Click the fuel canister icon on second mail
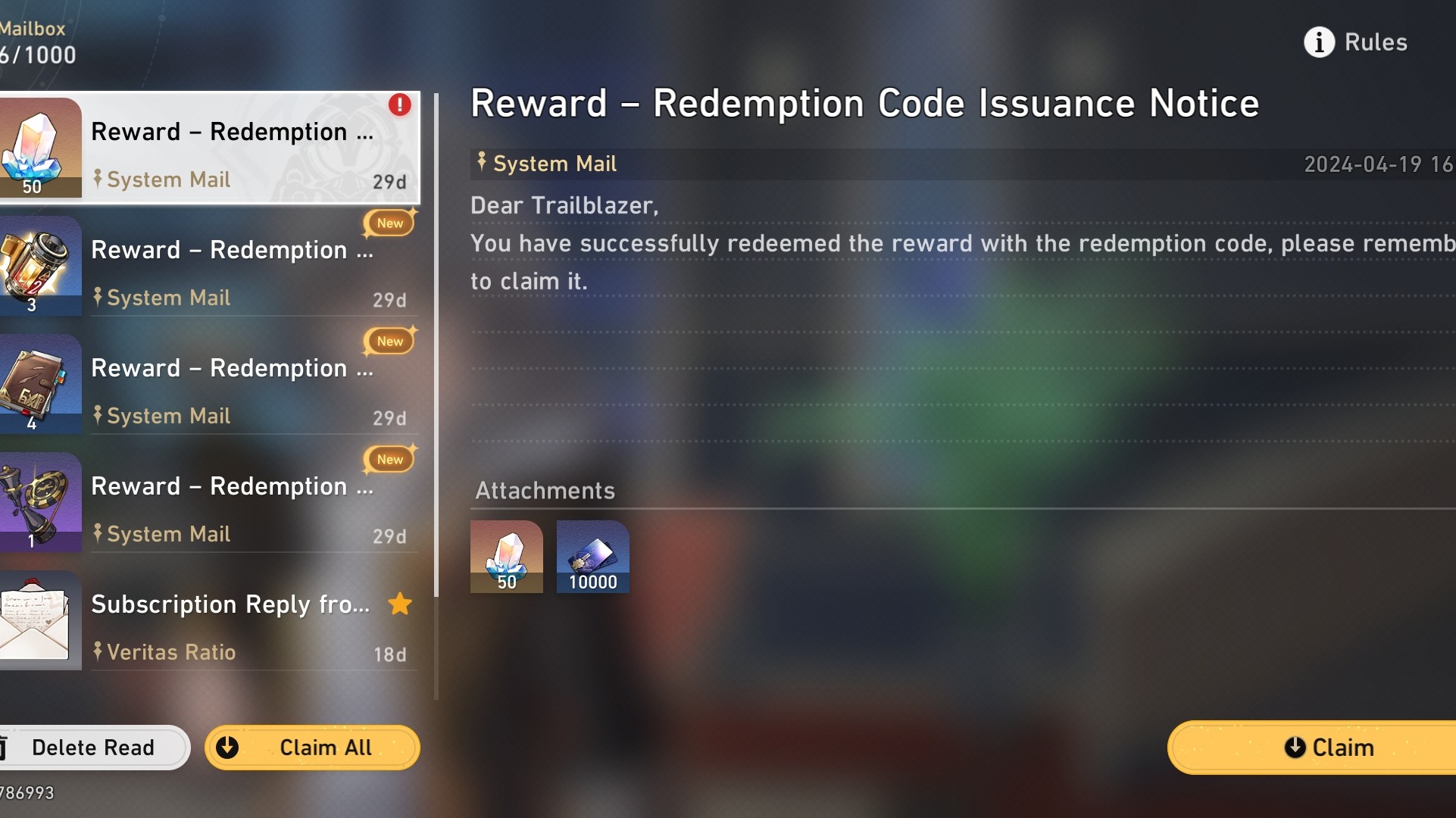1456x818 pixels. [x=36, y=265]
